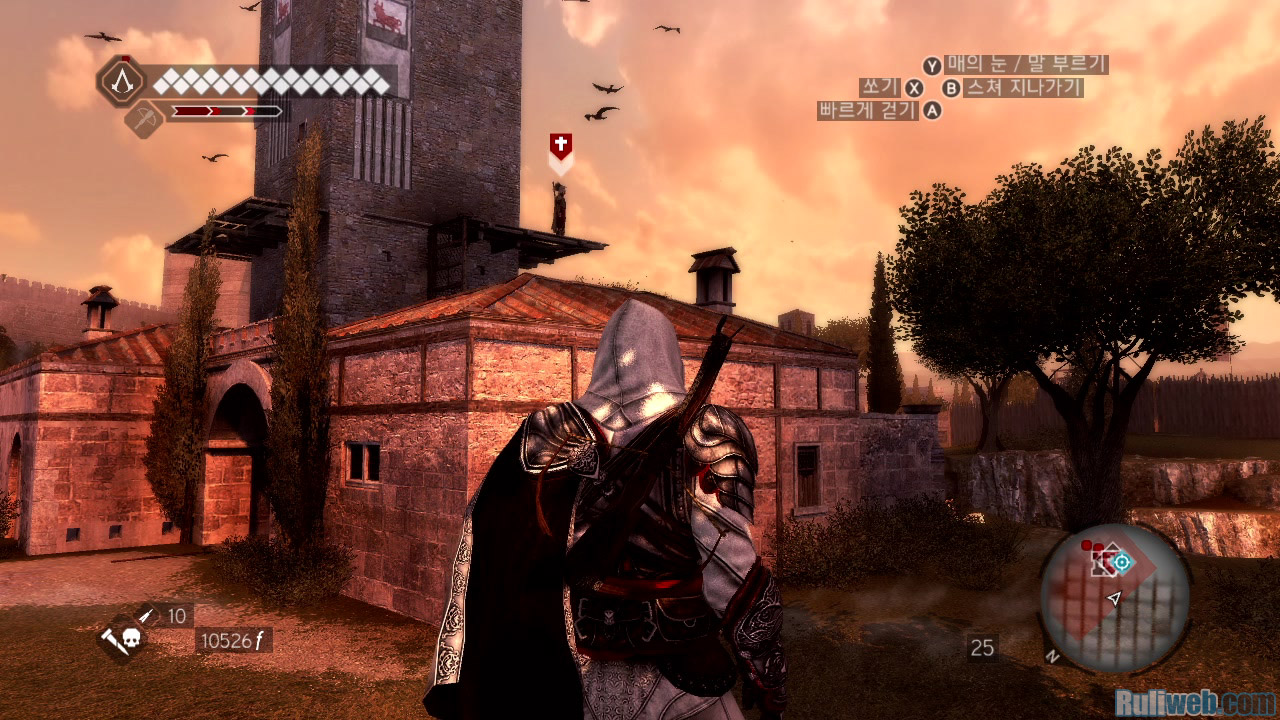Select the hammer icon beside the red bar

click(x=144, y=119)
